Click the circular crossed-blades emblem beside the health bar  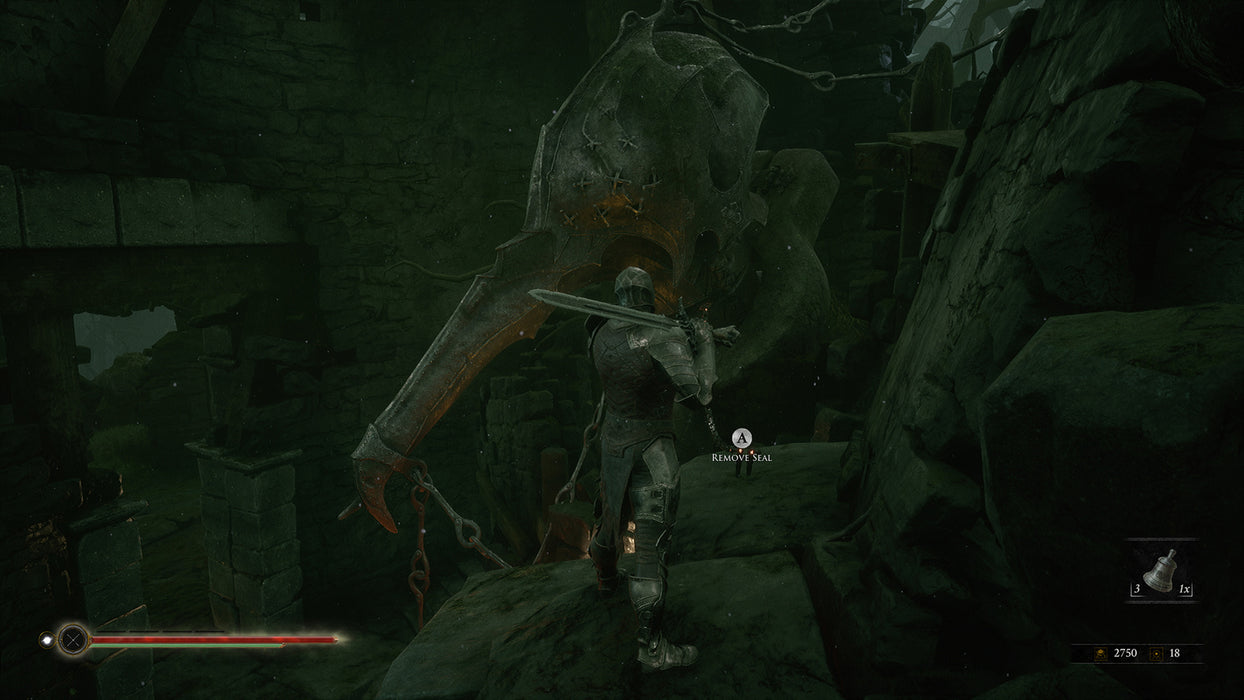pos(72,639)
